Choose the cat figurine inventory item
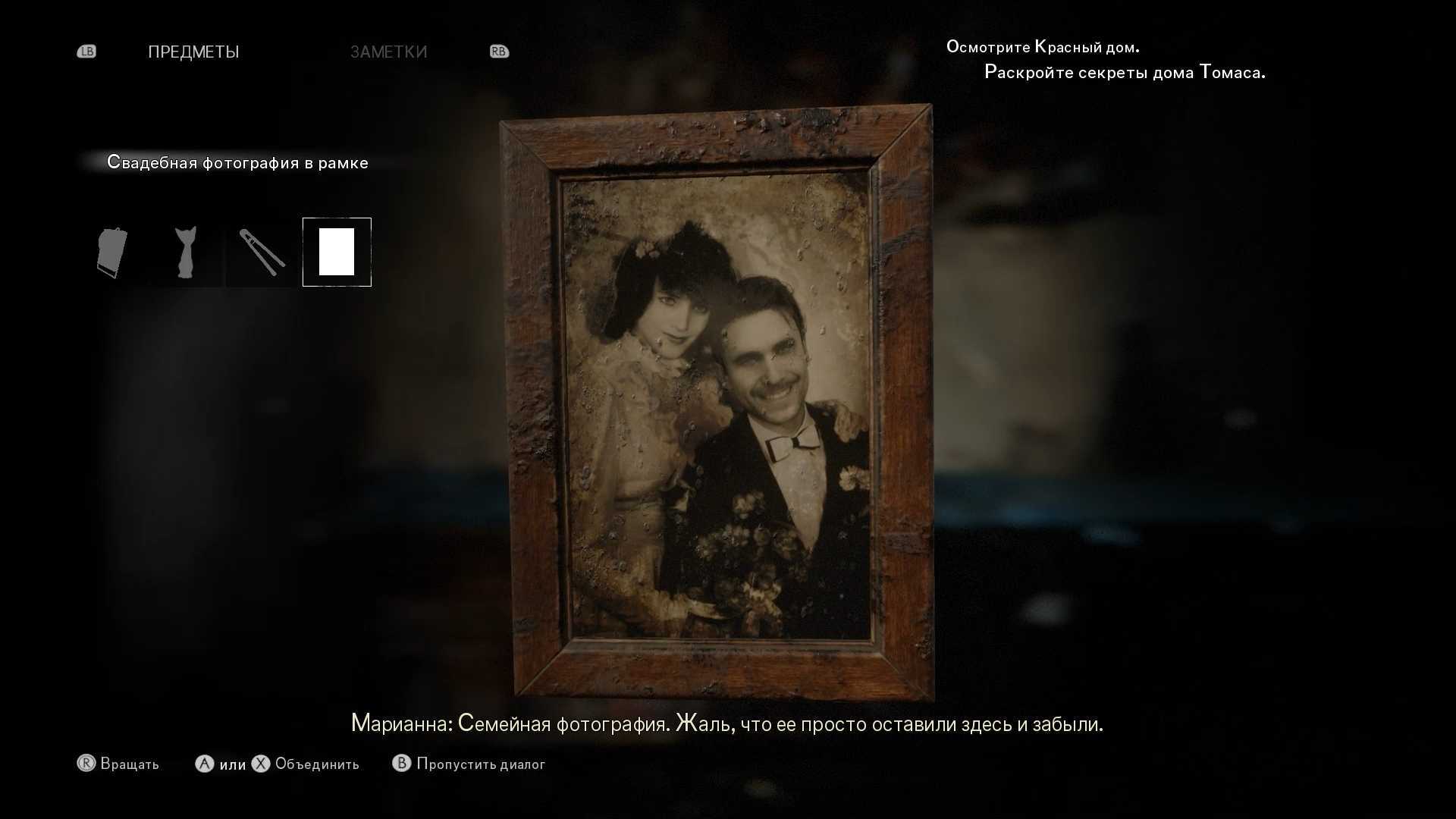 pyautogui.click(x=186, y=253)
